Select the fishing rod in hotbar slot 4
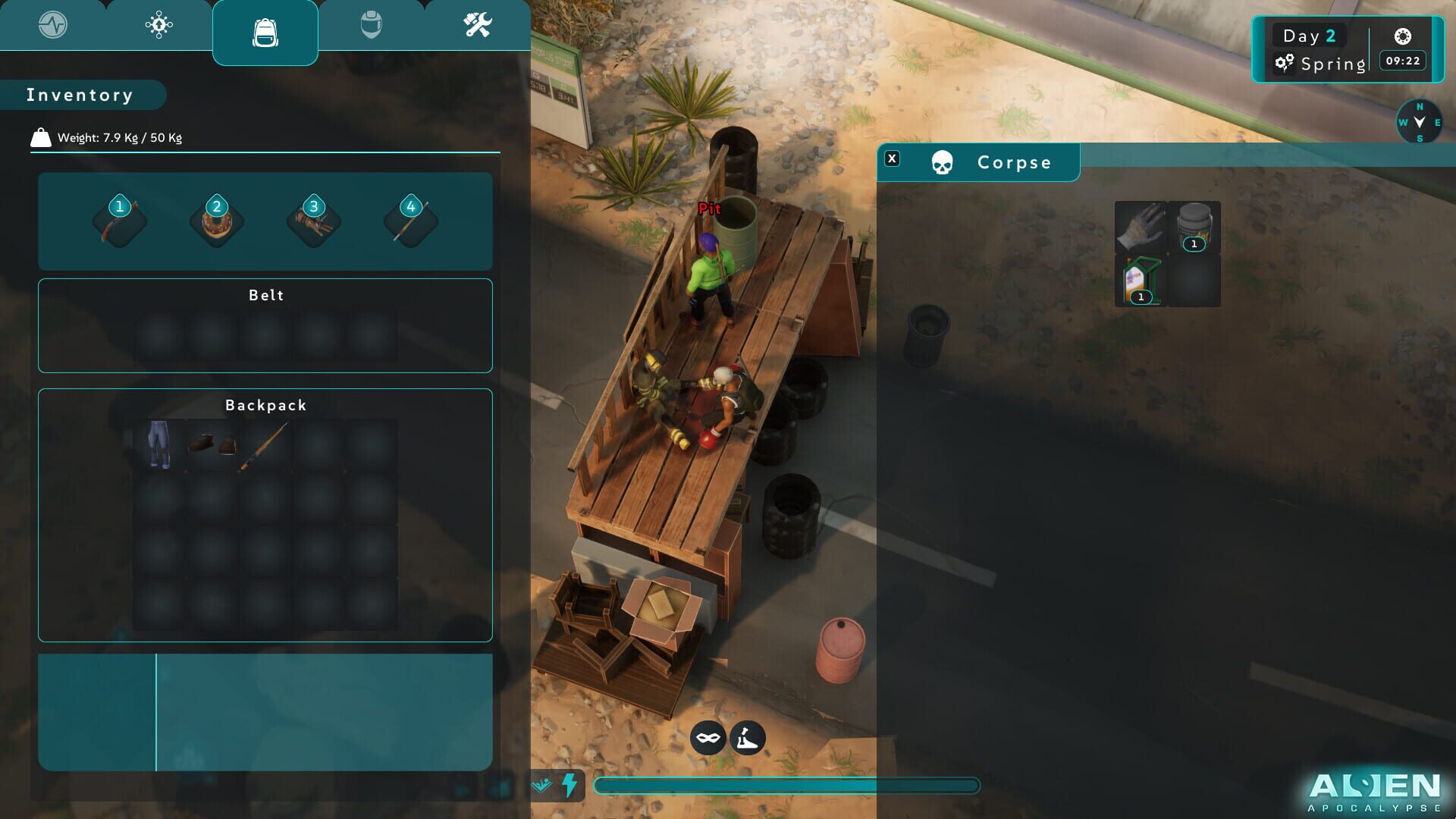 click(409, 221)
